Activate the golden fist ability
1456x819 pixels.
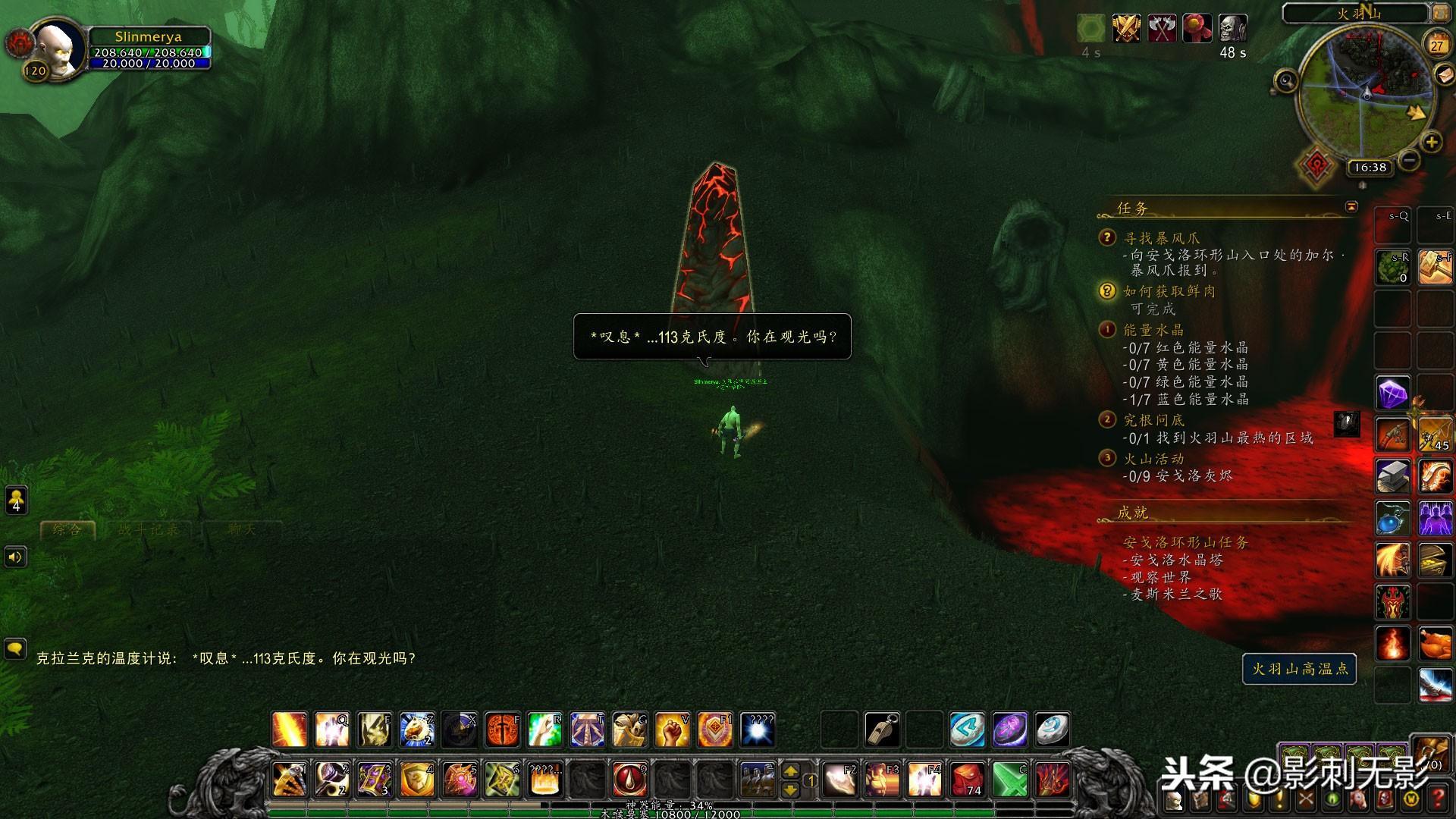coord(672,730)
